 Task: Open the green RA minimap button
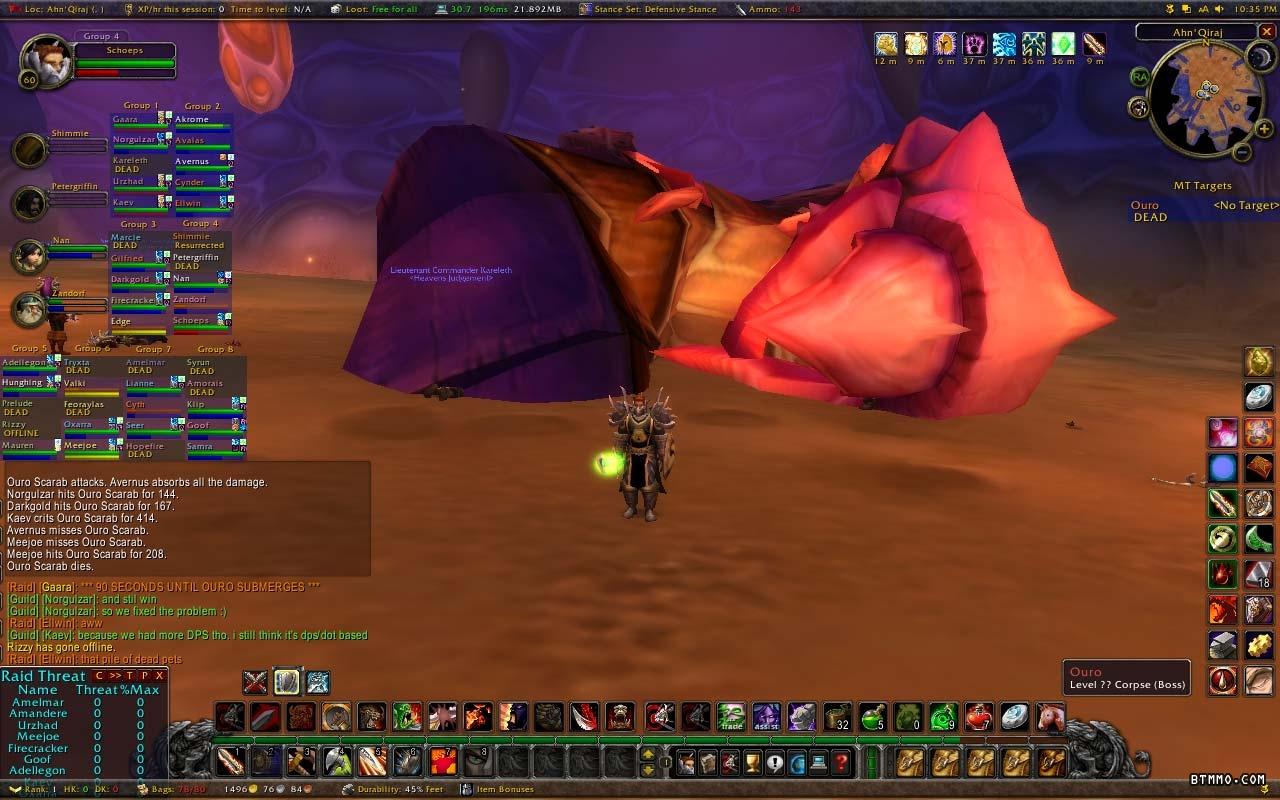(x=1140, y=77)
